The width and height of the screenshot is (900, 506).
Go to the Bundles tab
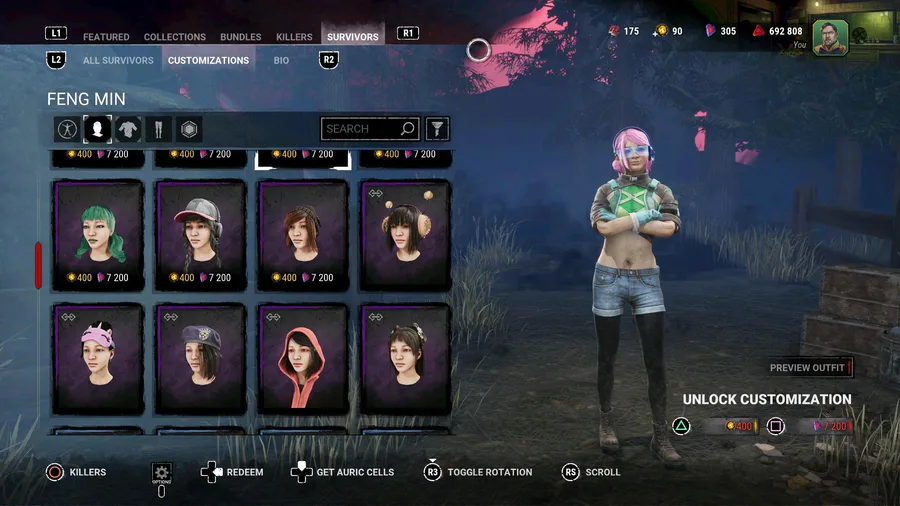point(240,37)
